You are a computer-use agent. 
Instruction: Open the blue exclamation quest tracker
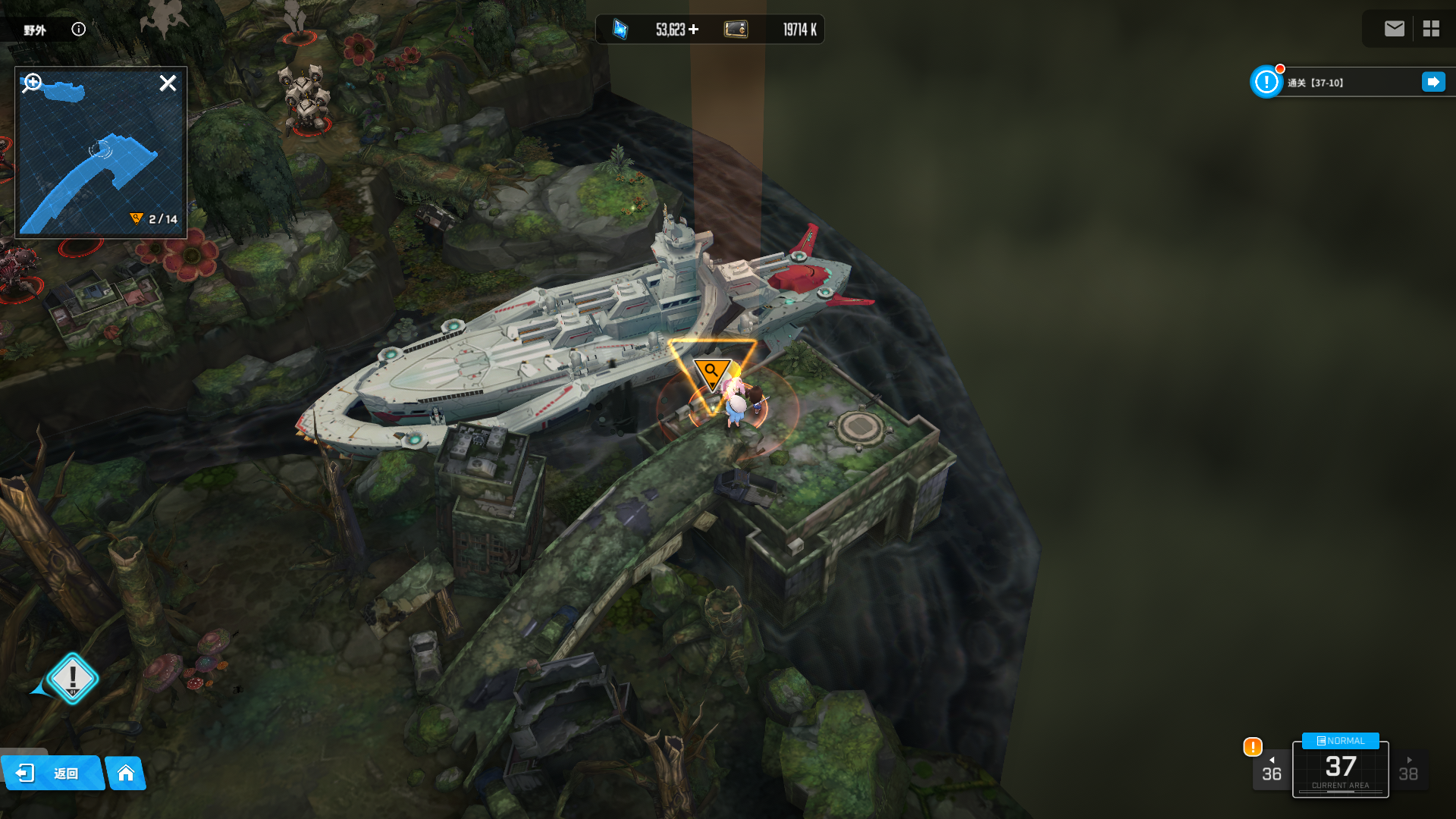(x=1266, y=82)
